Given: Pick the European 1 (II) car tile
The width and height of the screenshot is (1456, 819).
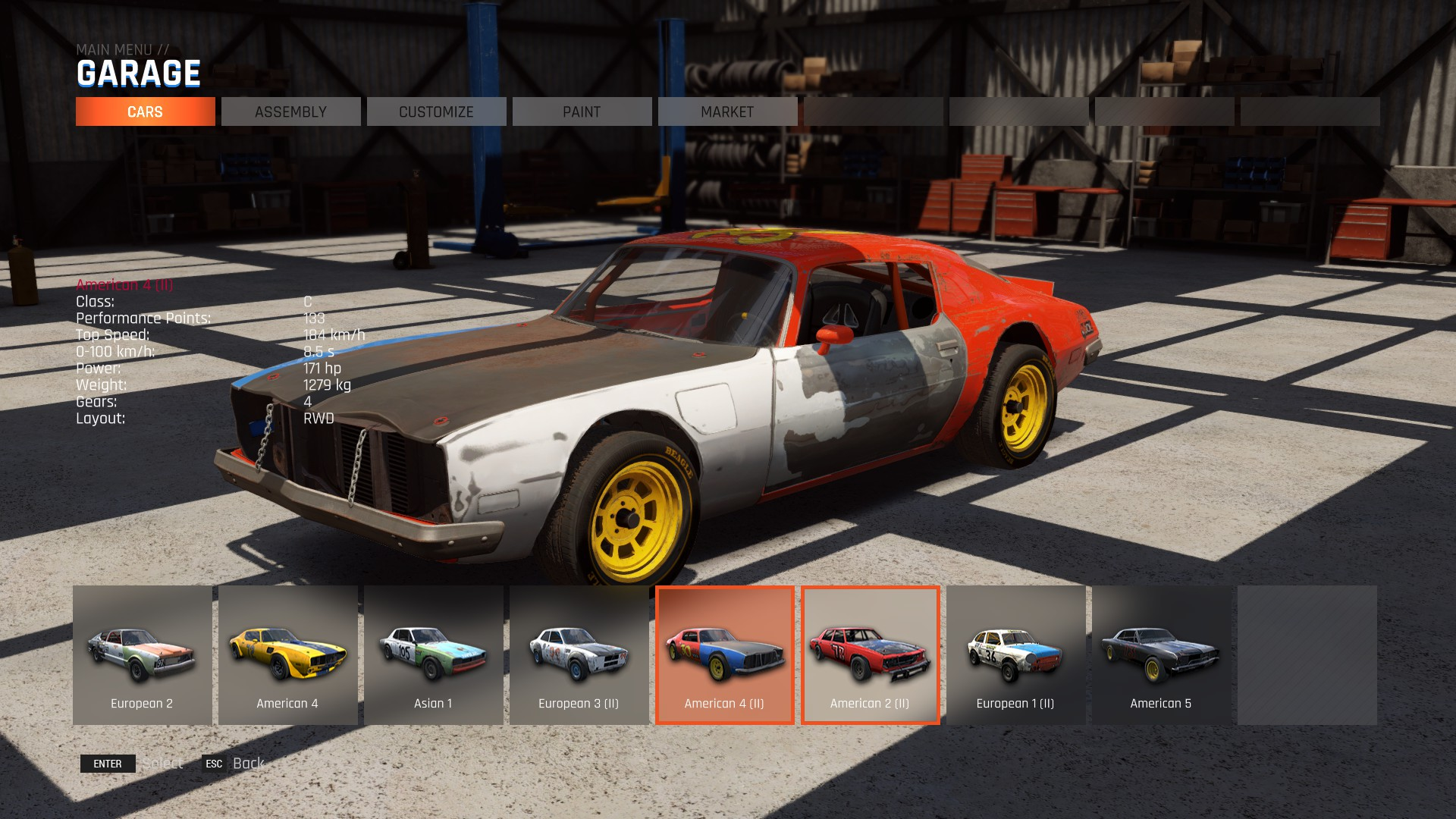Looking at the screenshot, I should pos(1015,654).
